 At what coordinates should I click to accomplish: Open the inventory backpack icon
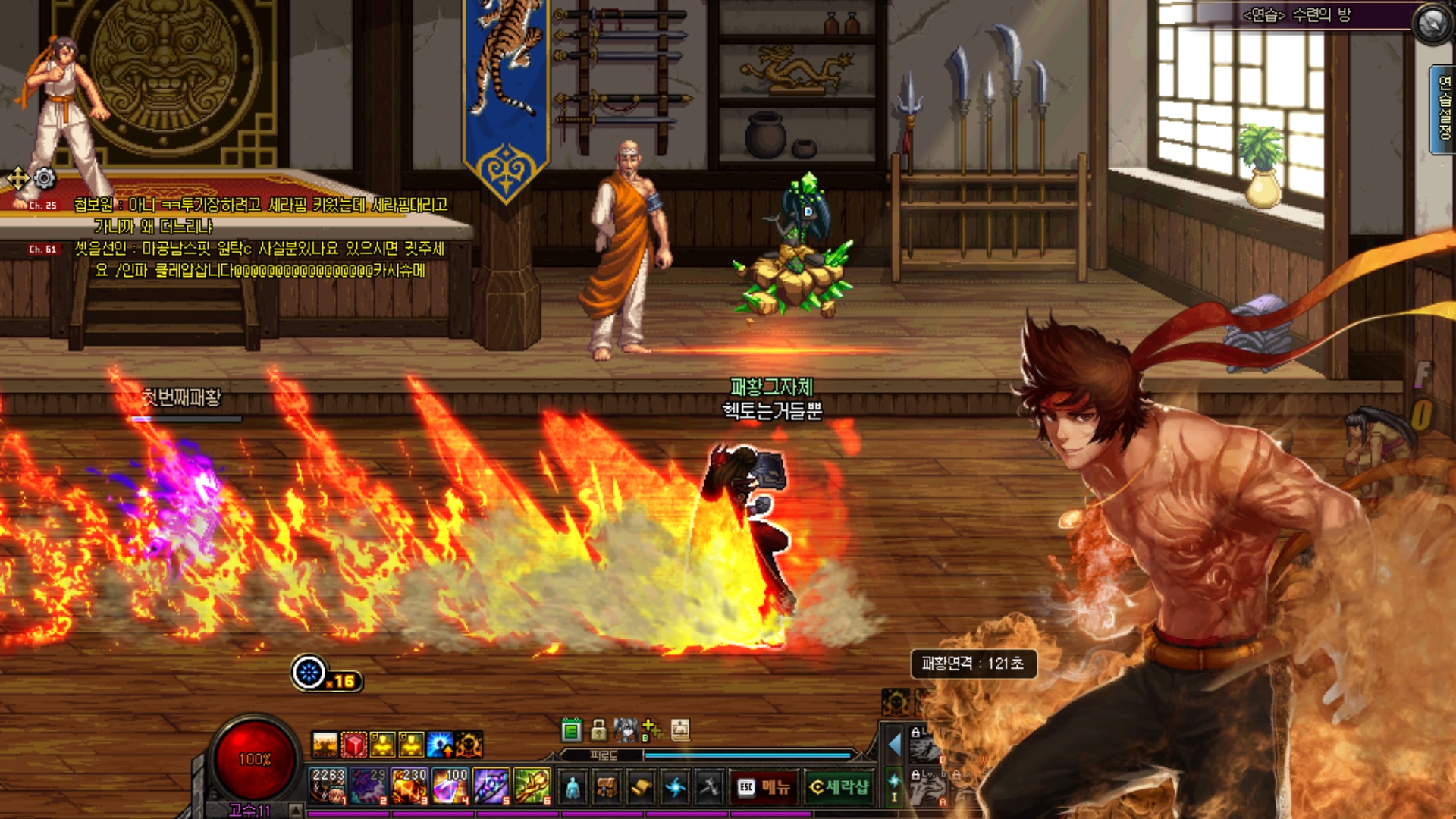(607, 788)
